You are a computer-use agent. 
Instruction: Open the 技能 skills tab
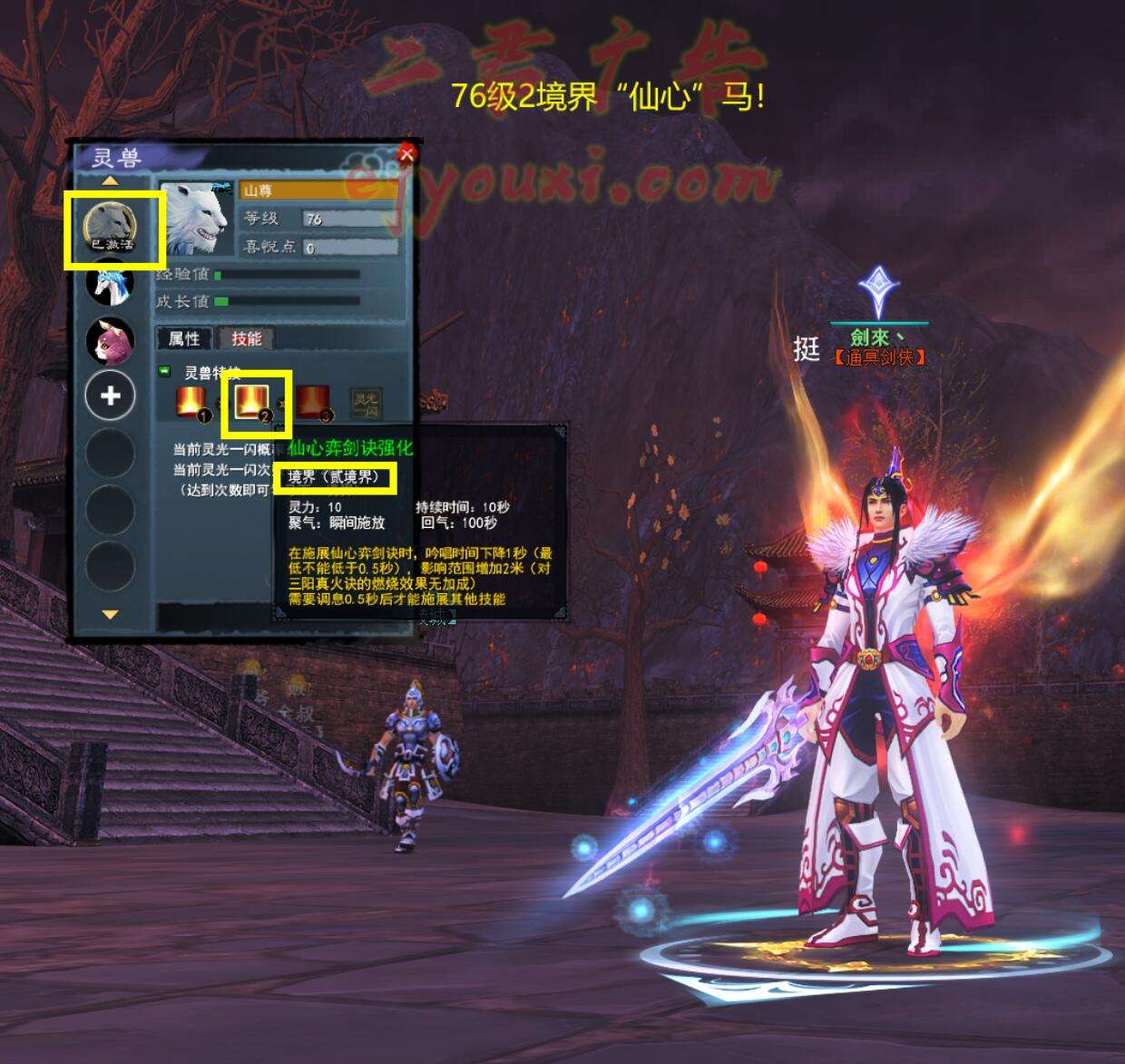(246, 338)
